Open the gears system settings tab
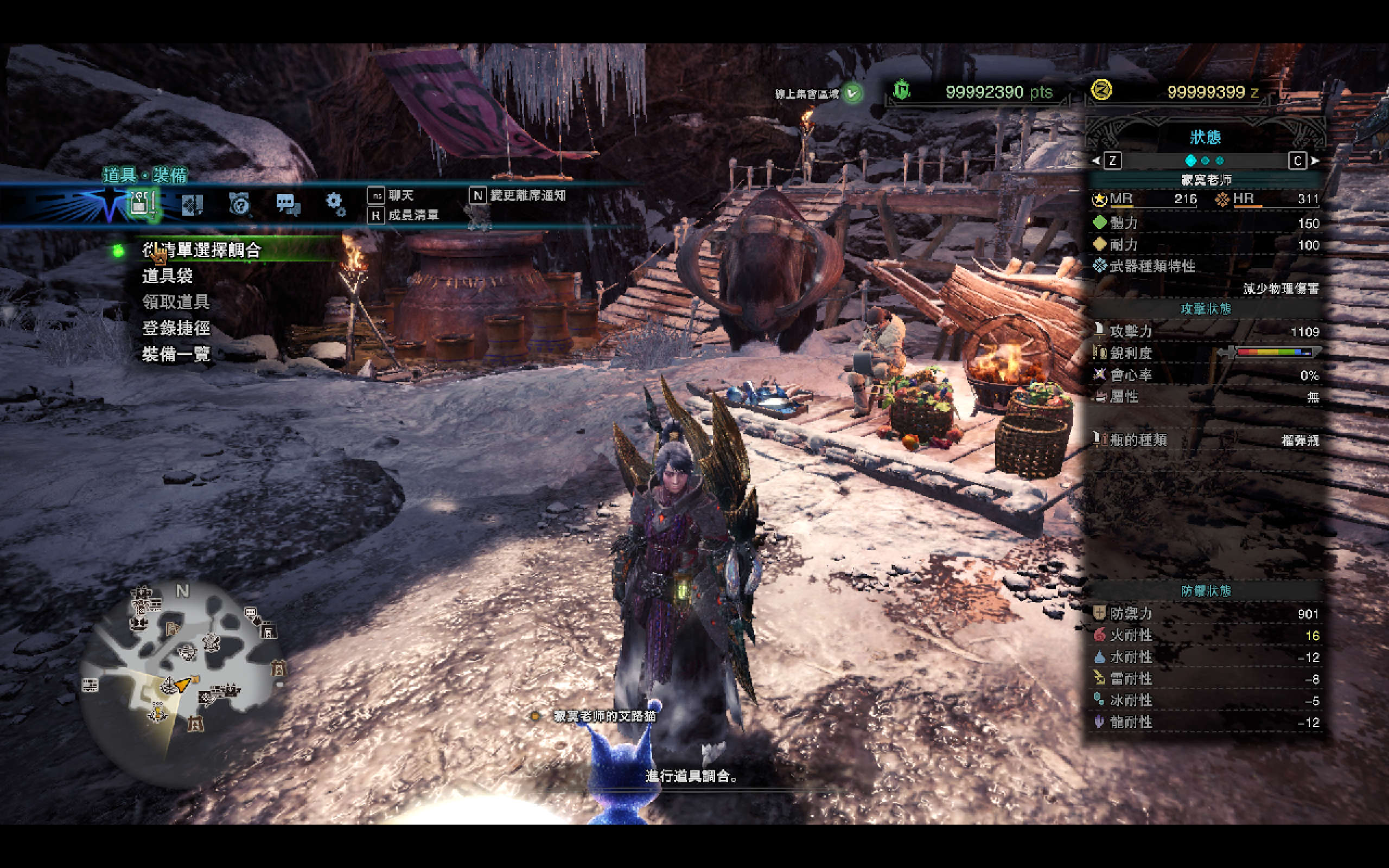The height and width of the screenshot is (868, 1389). tap(335, 204)
